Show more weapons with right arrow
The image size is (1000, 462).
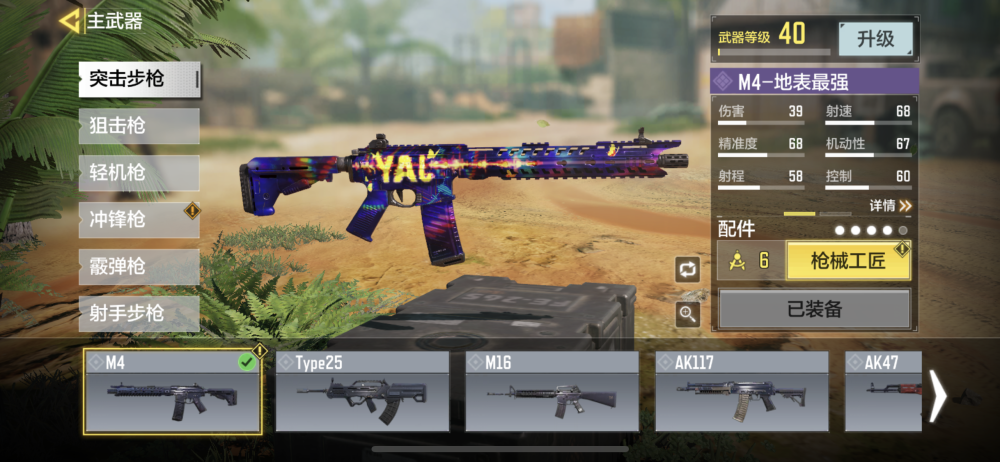938,396
